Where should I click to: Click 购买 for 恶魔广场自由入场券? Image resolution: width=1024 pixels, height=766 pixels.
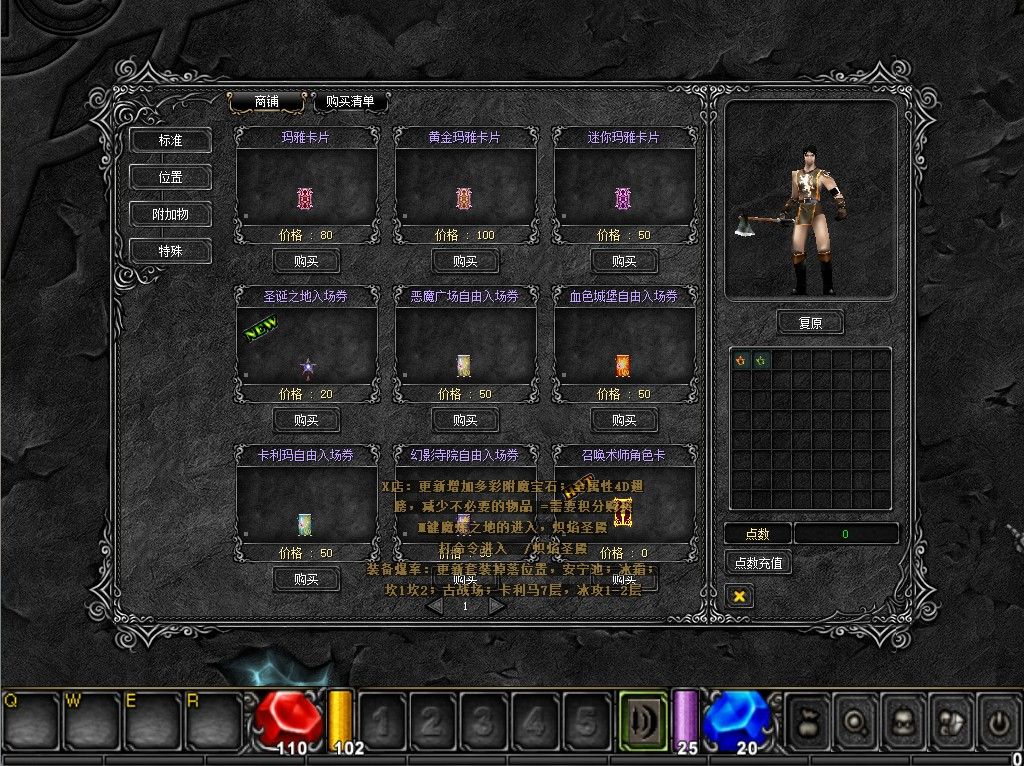point(465,420)
